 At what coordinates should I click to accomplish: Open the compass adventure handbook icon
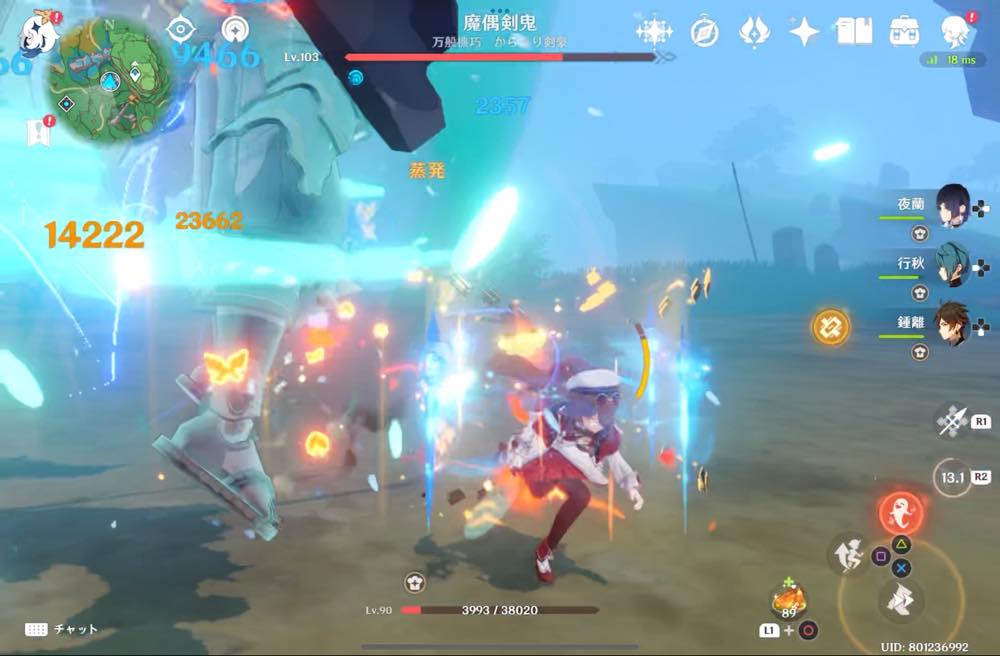pyautogui.click(x=704, y=32)
